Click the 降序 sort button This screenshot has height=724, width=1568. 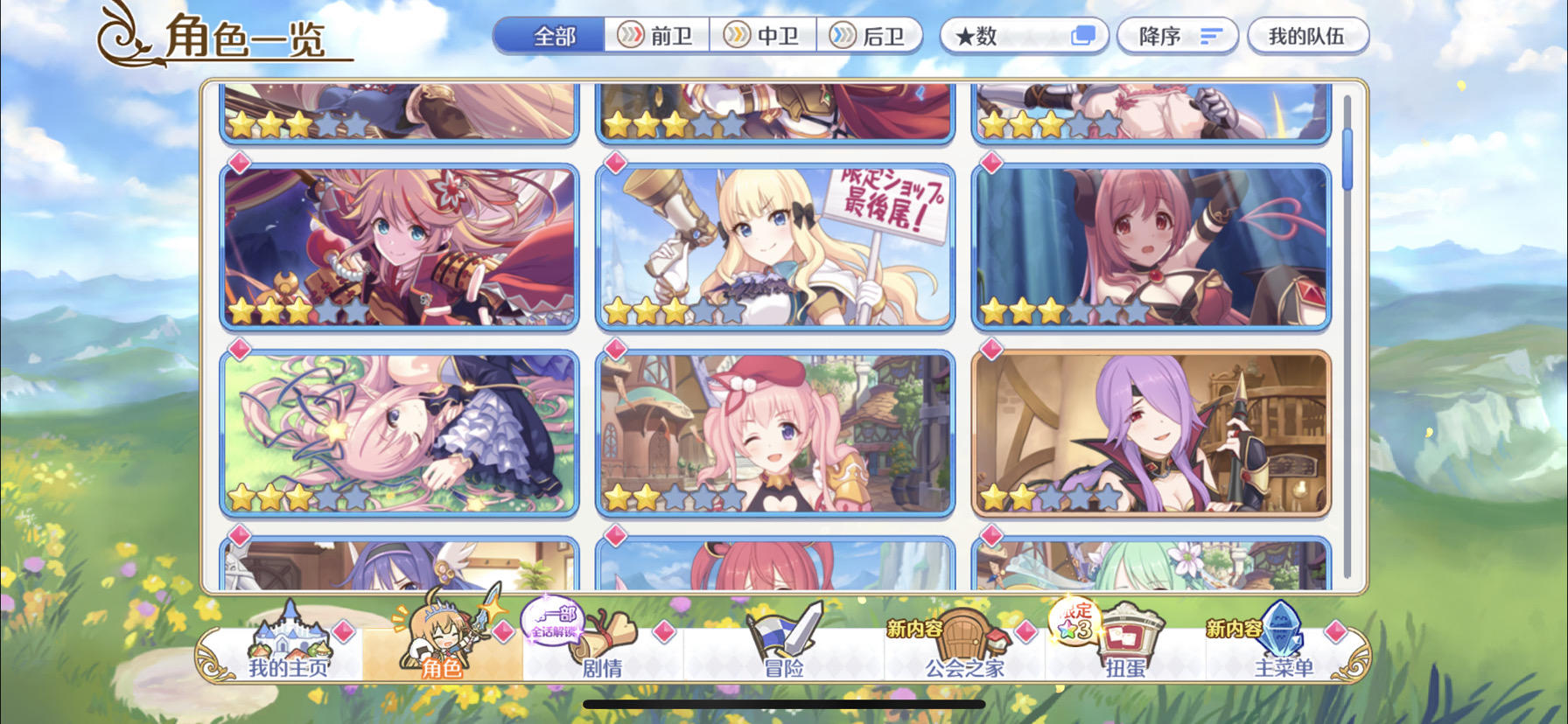coord(1175,35)
